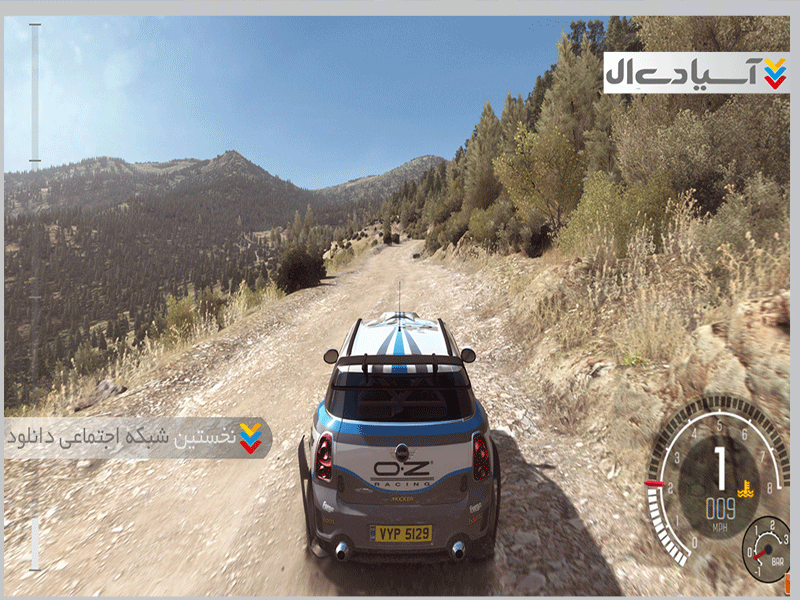Open the Persian download network banner
Image resolution: width=800 pixels, height=600 pixels.
tap(137, 438)
